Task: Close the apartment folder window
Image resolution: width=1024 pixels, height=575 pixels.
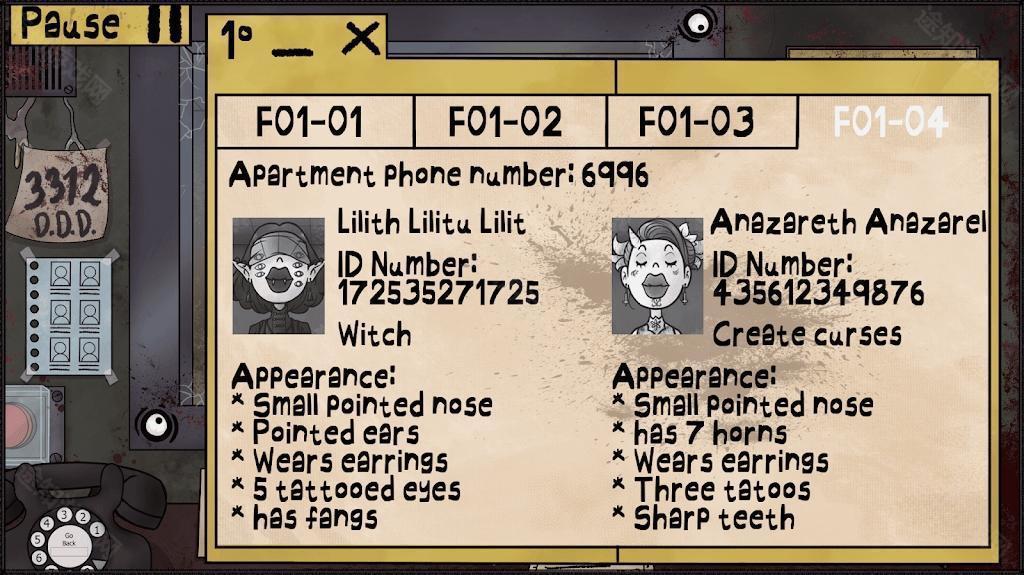Action: point(360,40)
